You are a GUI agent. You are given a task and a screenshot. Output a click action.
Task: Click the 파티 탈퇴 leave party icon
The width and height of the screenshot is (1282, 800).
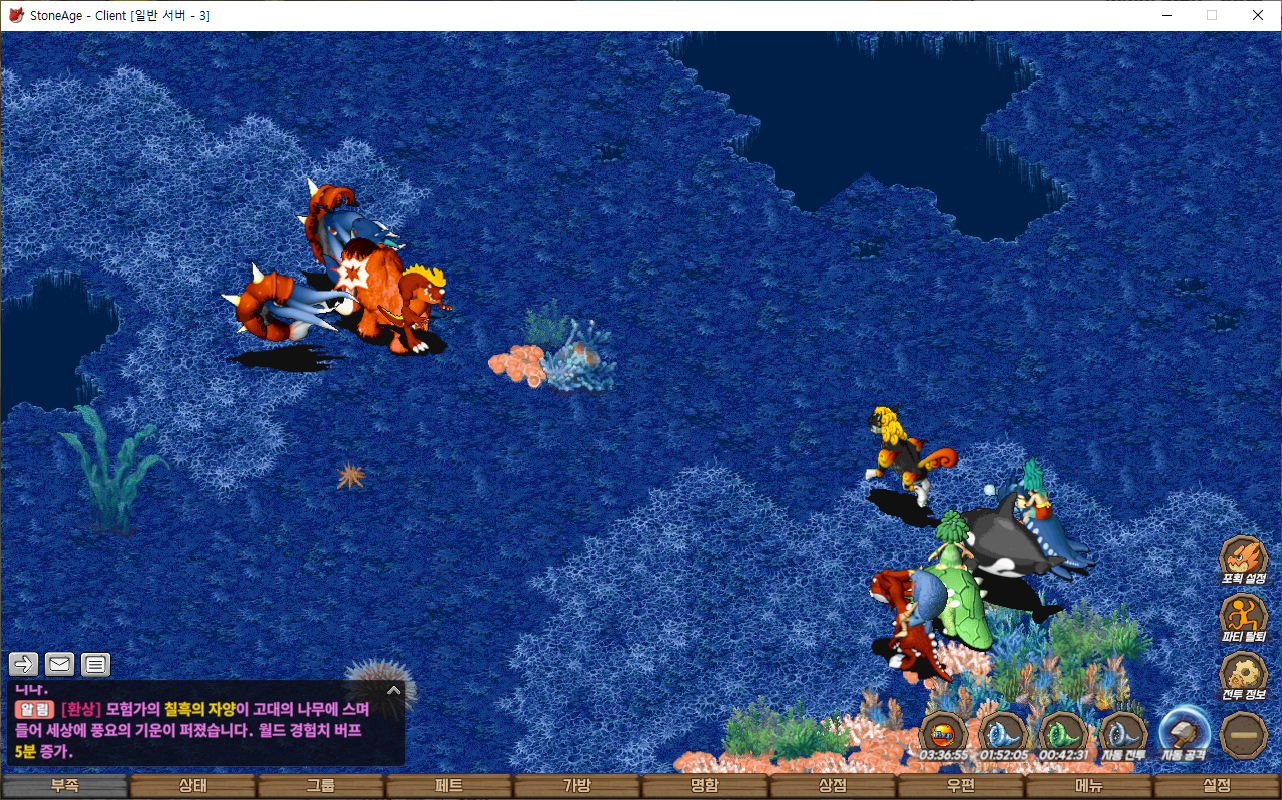(x=1244, y=617)
